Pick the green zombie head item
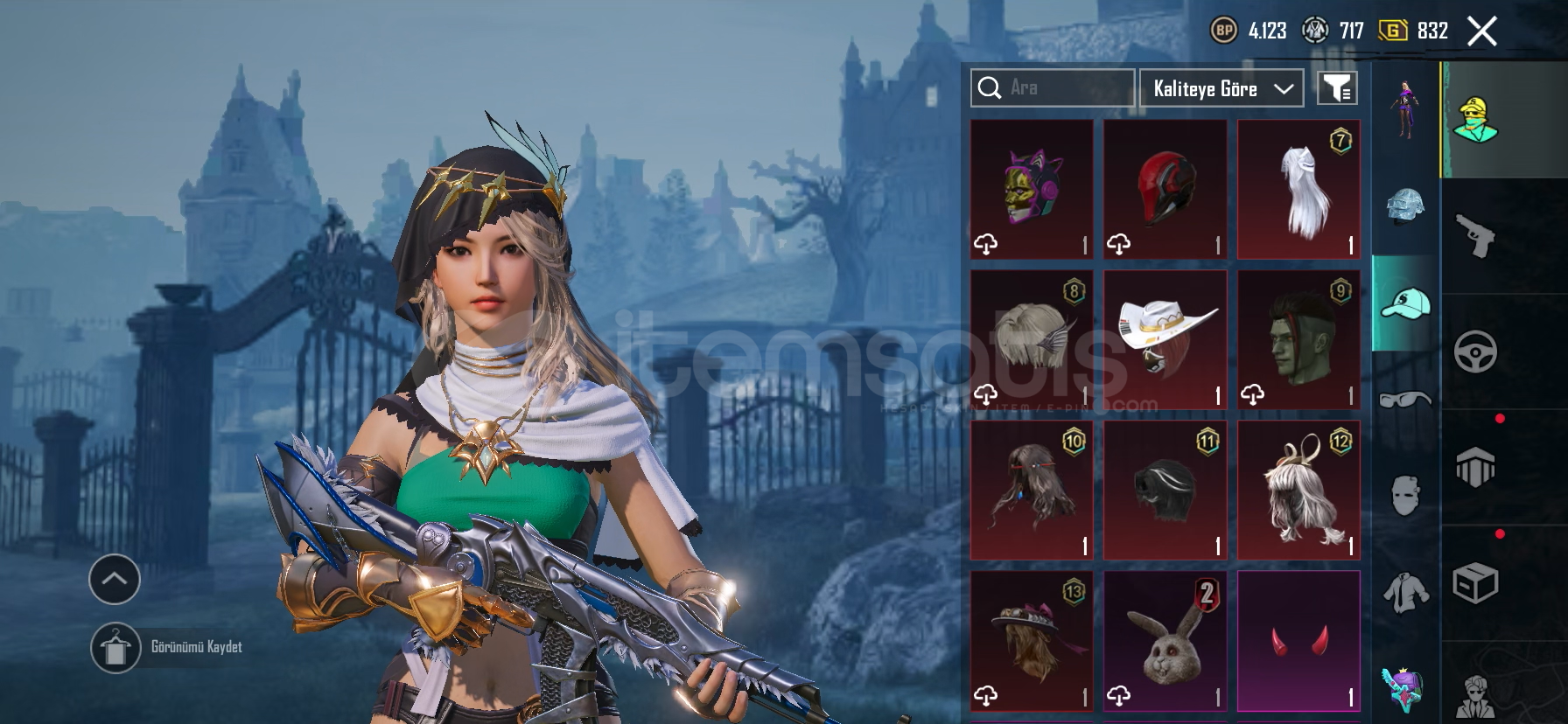Viewport: 1568px width, 724px height. tap(1298, 339)
